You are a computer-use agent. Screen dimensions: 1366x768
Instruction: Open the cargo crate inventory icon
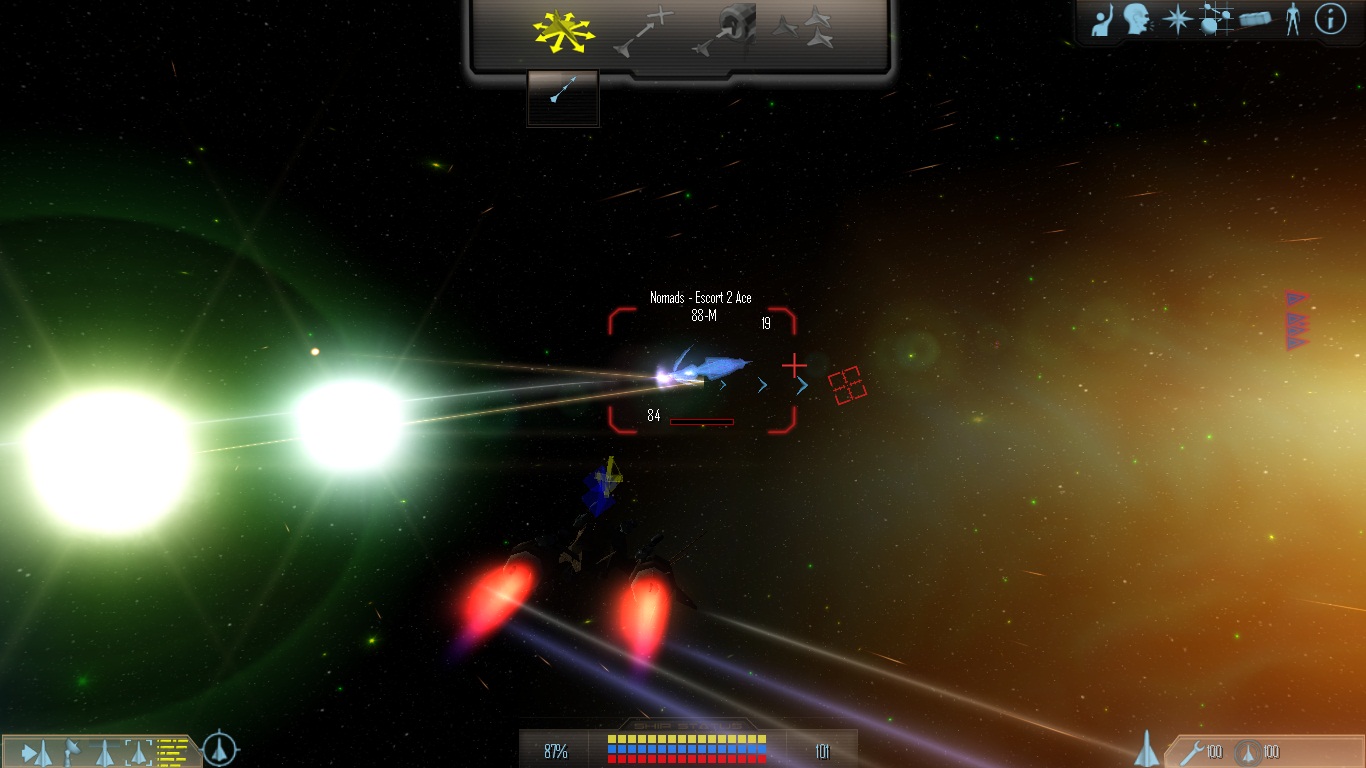[1256, 19]
